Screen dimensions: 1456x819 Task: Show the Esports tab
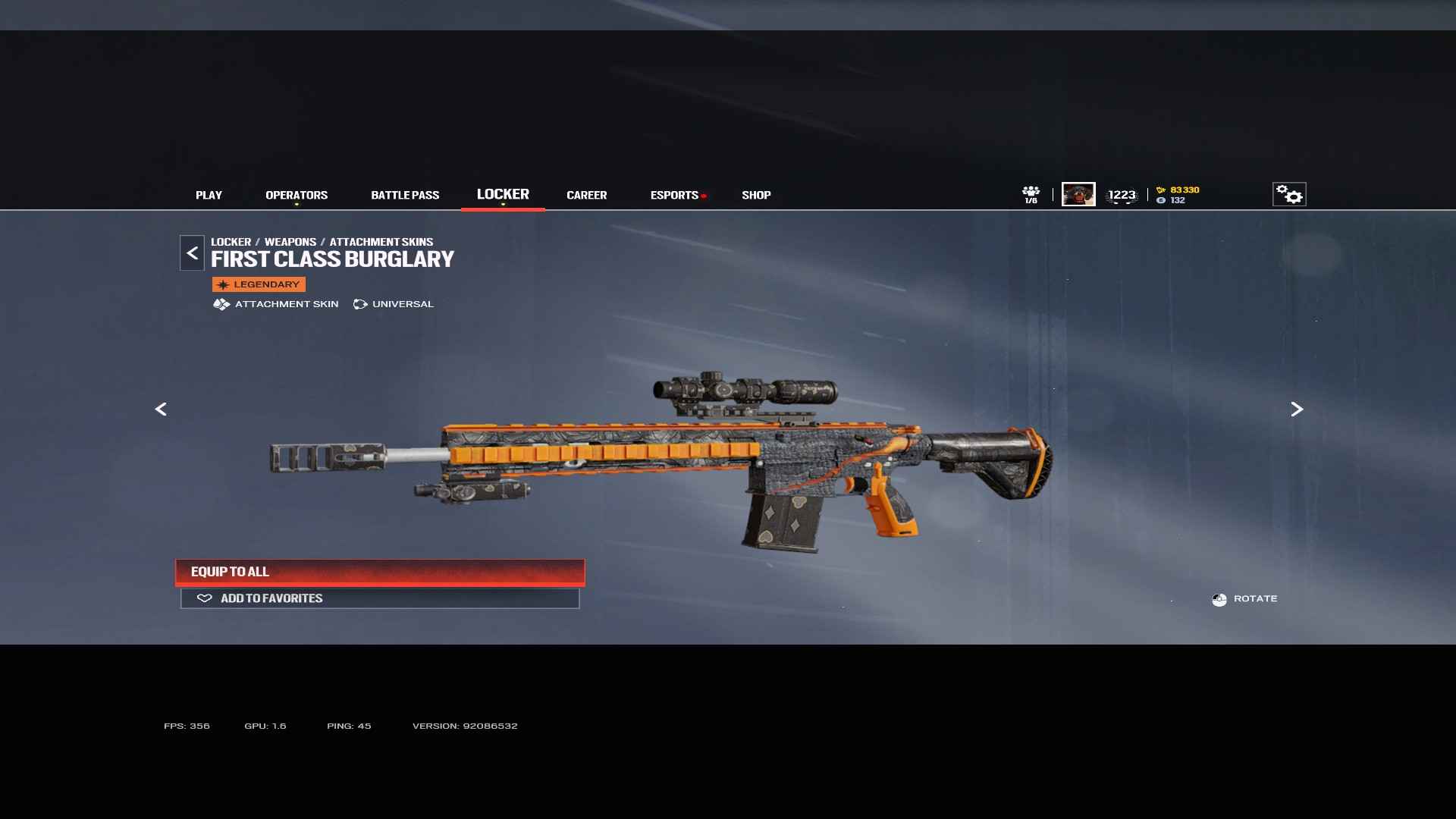[674, 195]
